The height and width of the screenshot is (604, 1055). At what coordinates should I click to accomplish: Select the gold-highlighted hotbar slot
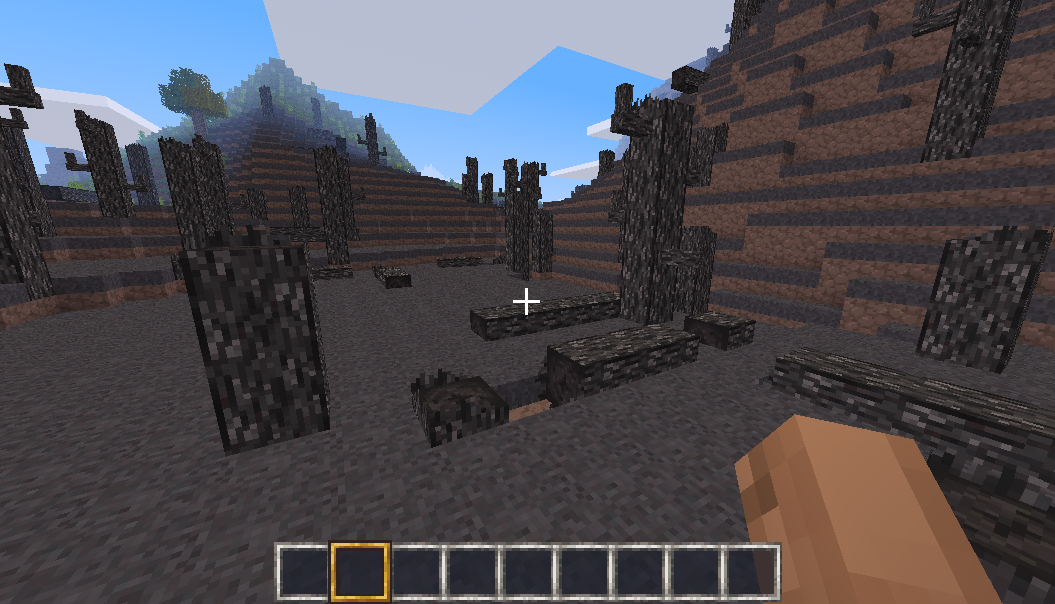pos(360,571)
